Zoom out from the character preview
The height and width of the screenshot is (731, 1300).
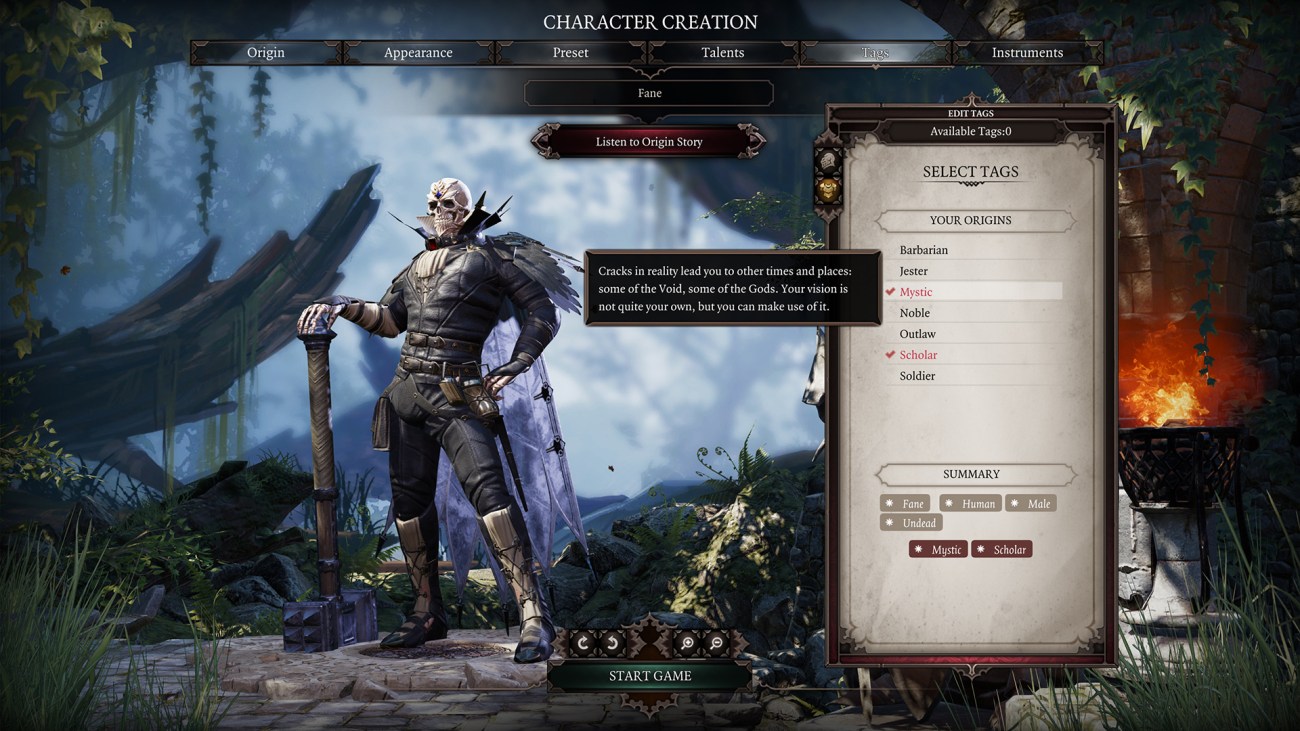pyautogui.click(x=715, y=642)
